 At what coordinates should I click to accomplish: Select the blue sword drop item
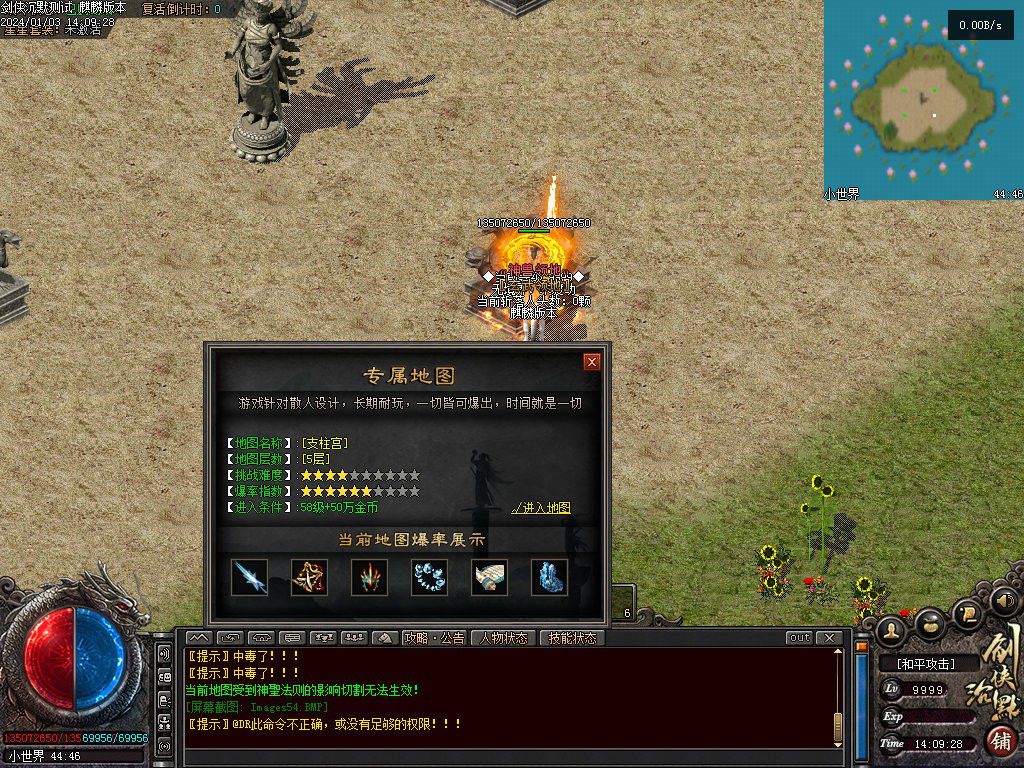249,577
